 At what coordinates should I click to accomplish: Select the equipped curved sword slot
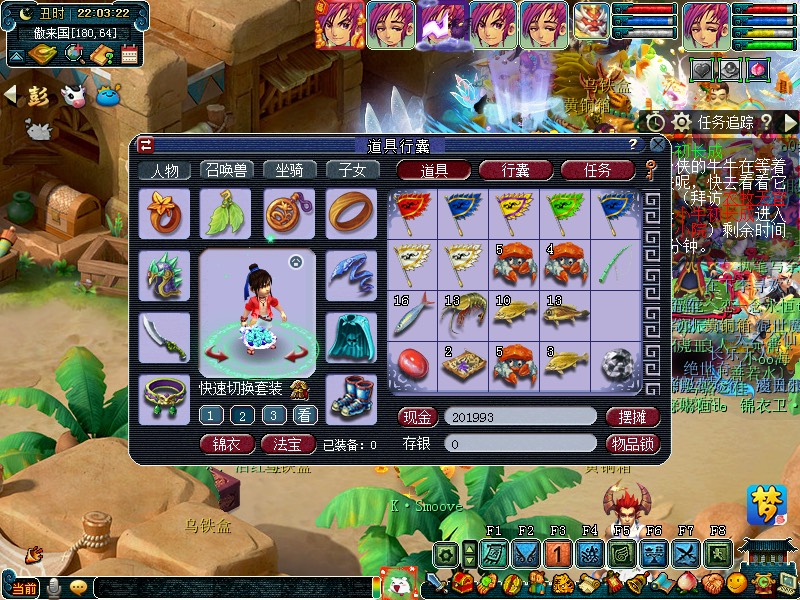coord(164,336)
